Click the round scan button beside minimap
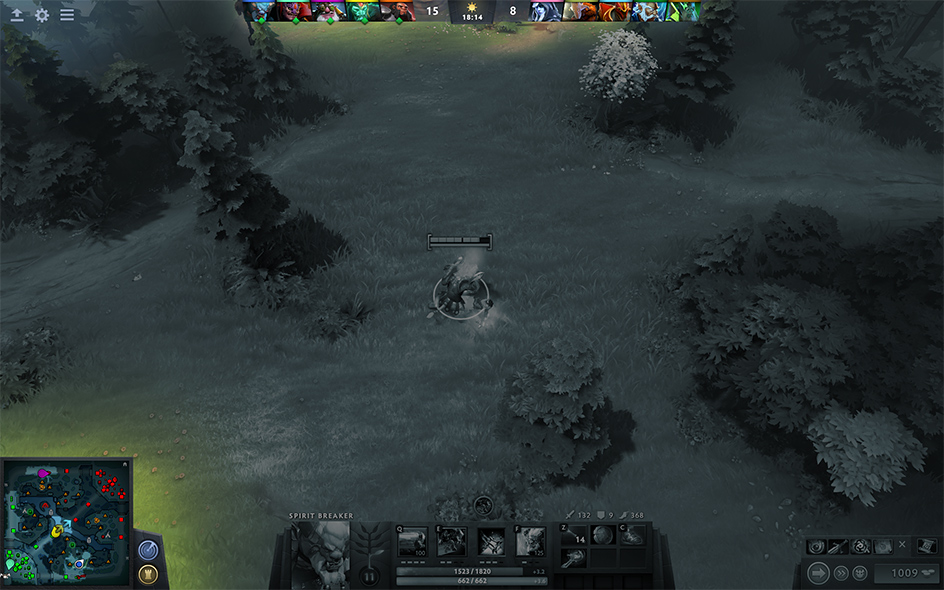 [148, 550]
